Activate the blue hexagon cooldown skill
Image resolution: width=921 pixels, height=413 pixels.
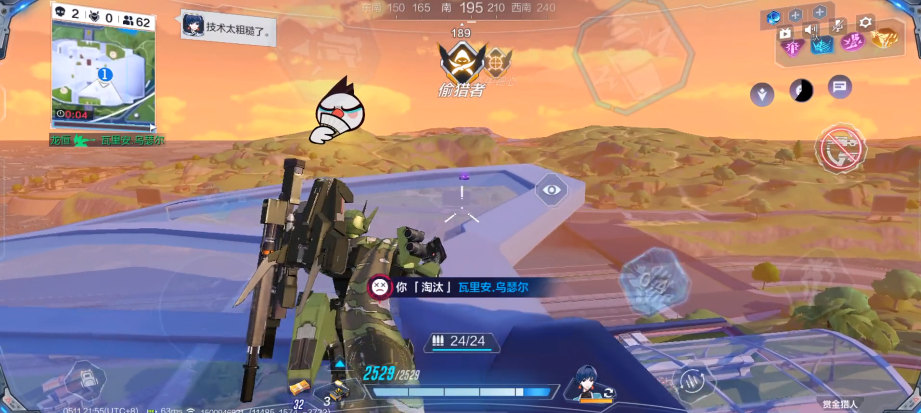coord(655,276)
